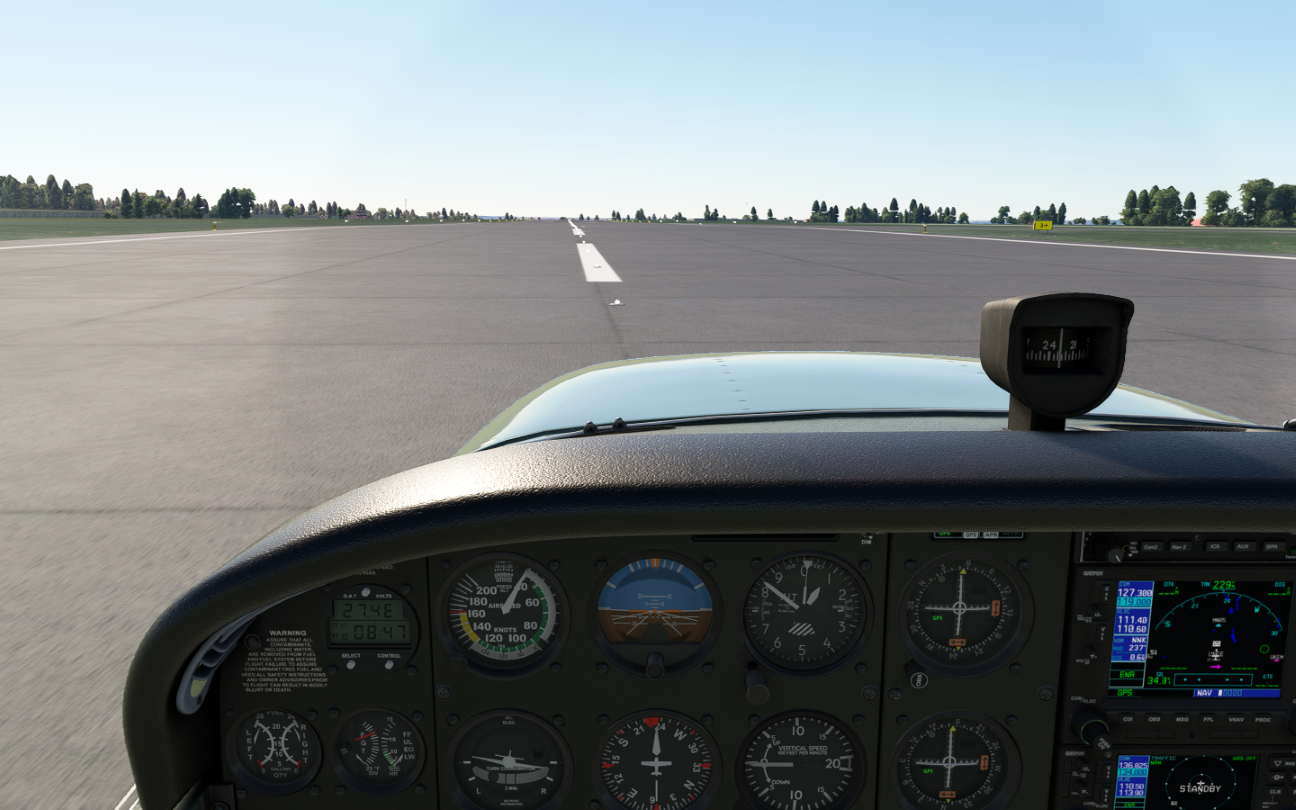Open the MSG page on the GPS
This screenshot has height=810, width=1296.
click(1181, 718)
